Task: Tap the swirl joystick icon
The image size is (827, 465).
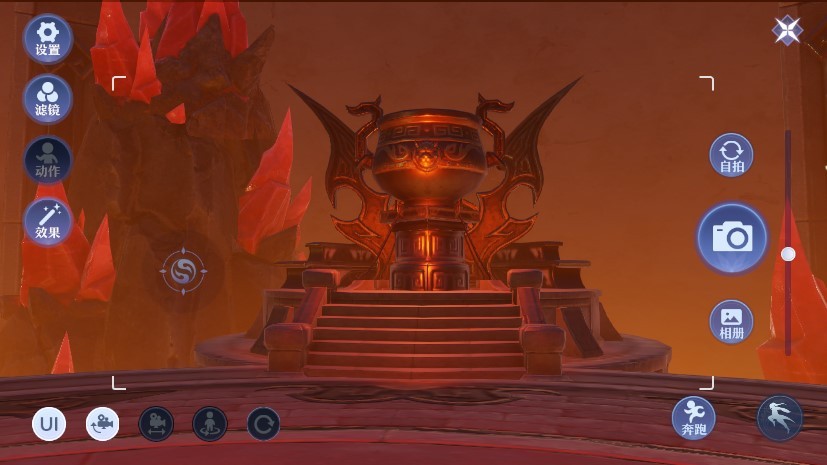Action: pyautogui.click(x=183, y=271)
